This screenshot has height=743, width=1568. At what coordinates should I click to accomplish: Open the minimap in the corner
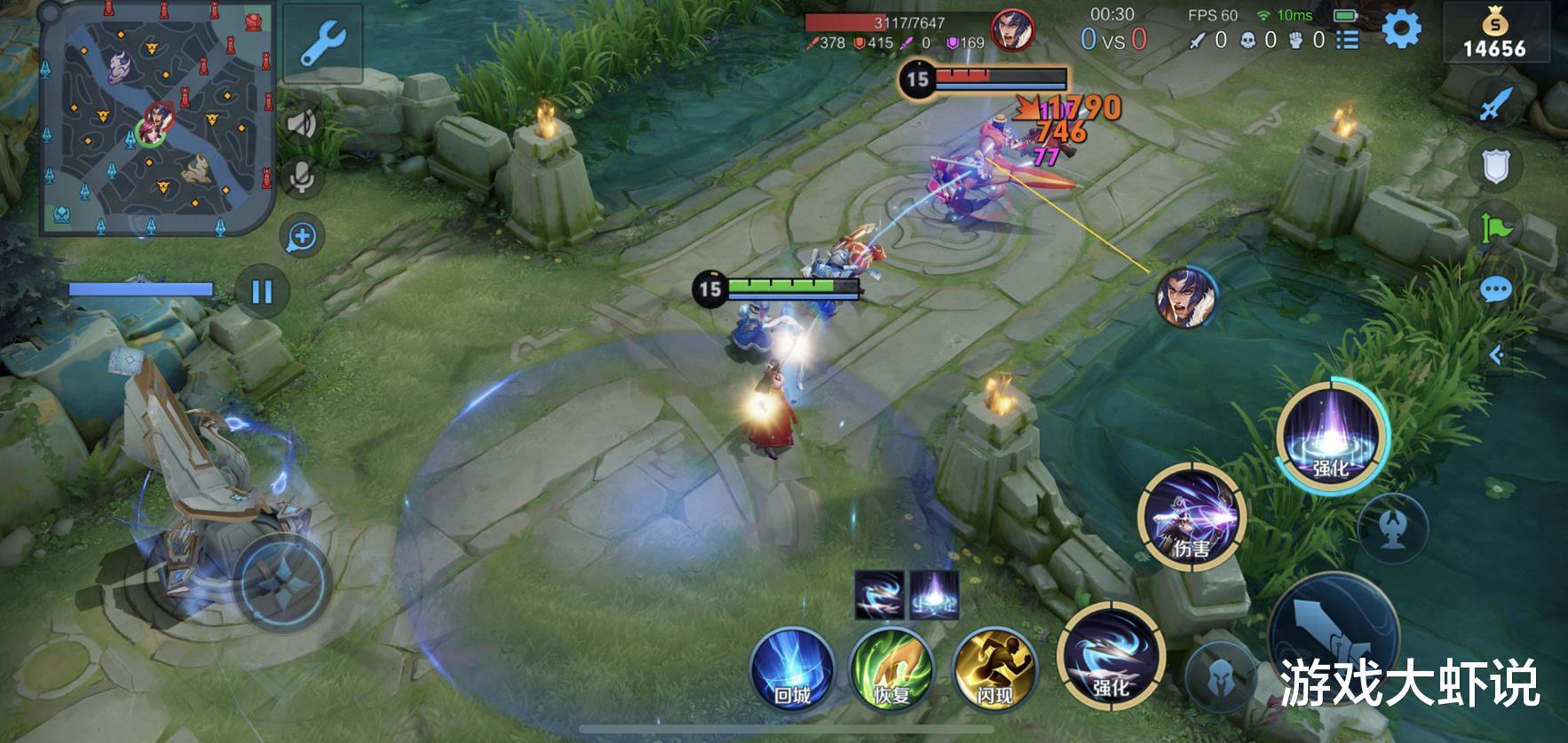point(156,120)
